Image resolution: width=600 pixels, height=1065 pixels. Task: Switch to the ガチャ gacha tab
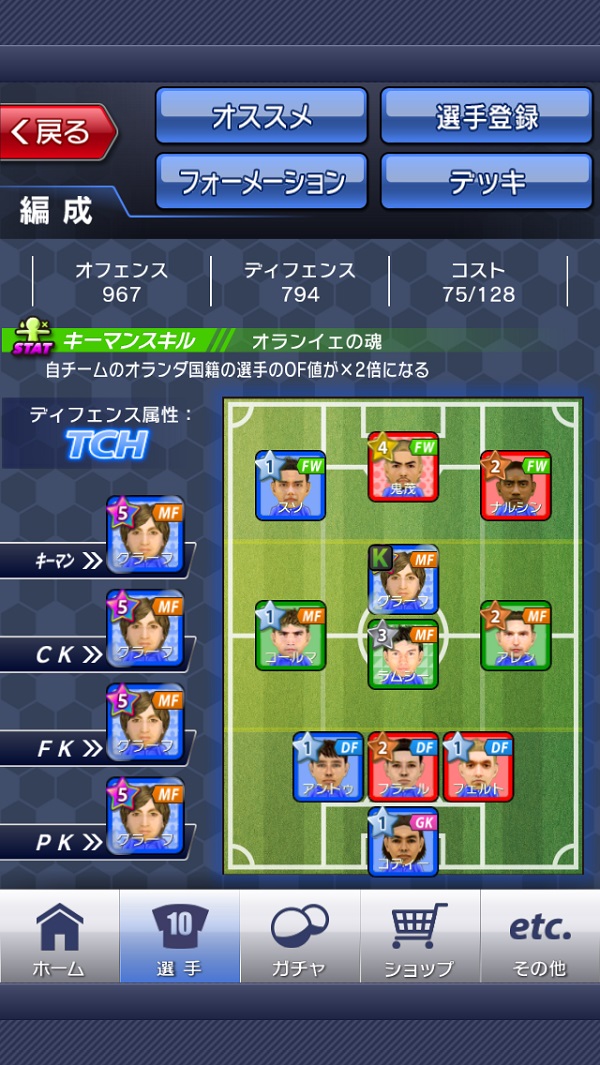tap(299, 937)
